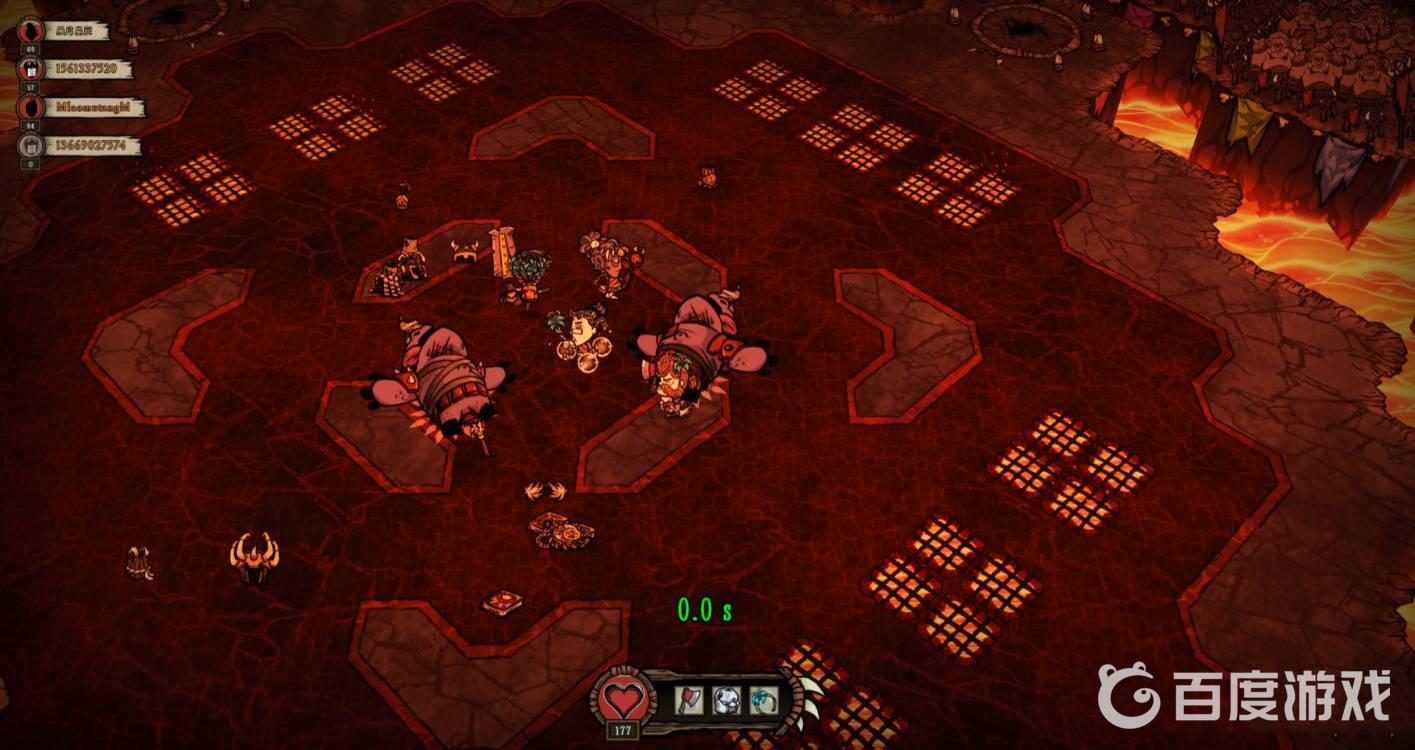Click teammate MiaomutangM in the player list
1415x750 pixels.
click(95, 107)
